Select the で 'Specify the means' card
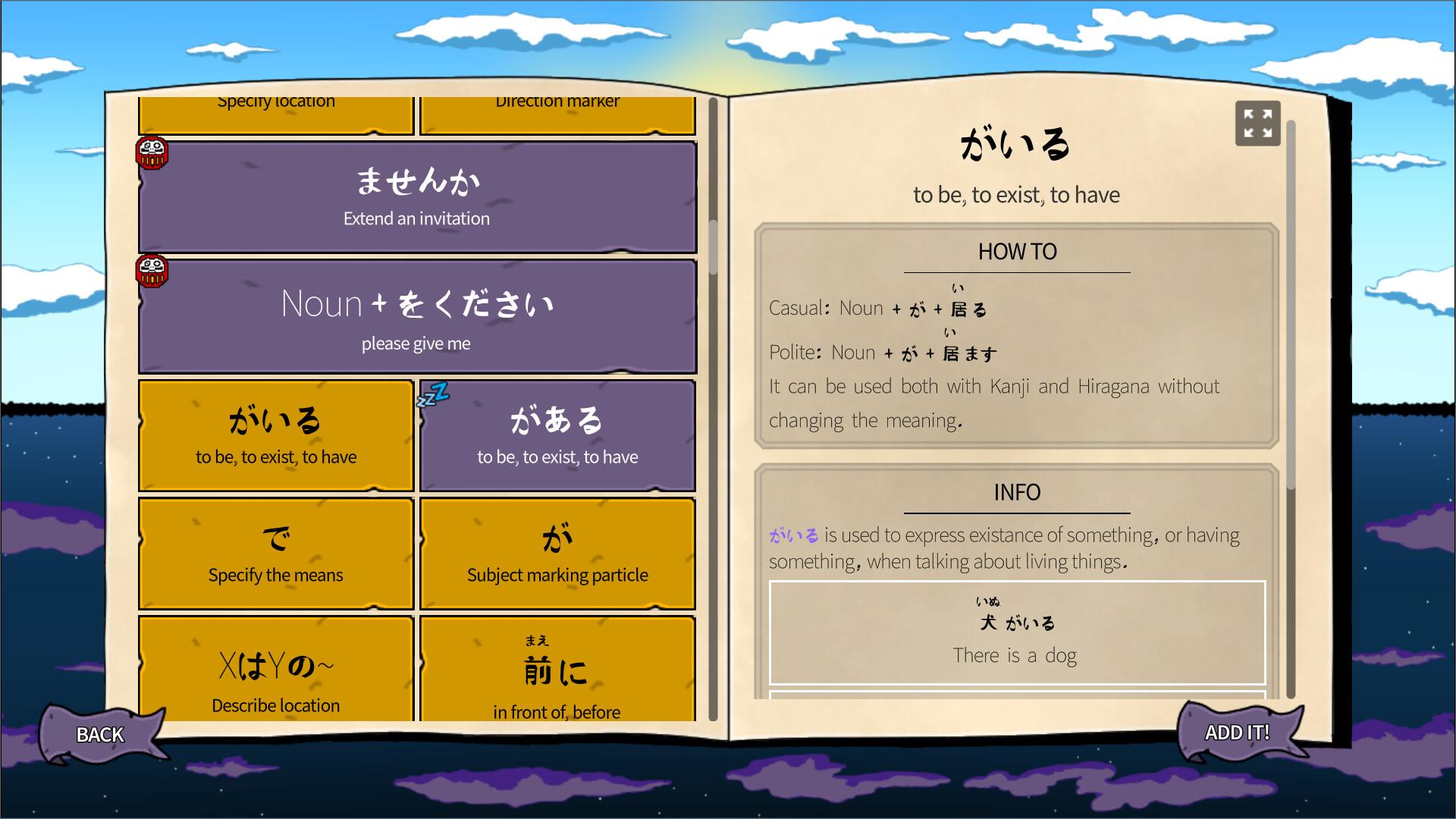 pyautogui.click(x=275, y=554)
